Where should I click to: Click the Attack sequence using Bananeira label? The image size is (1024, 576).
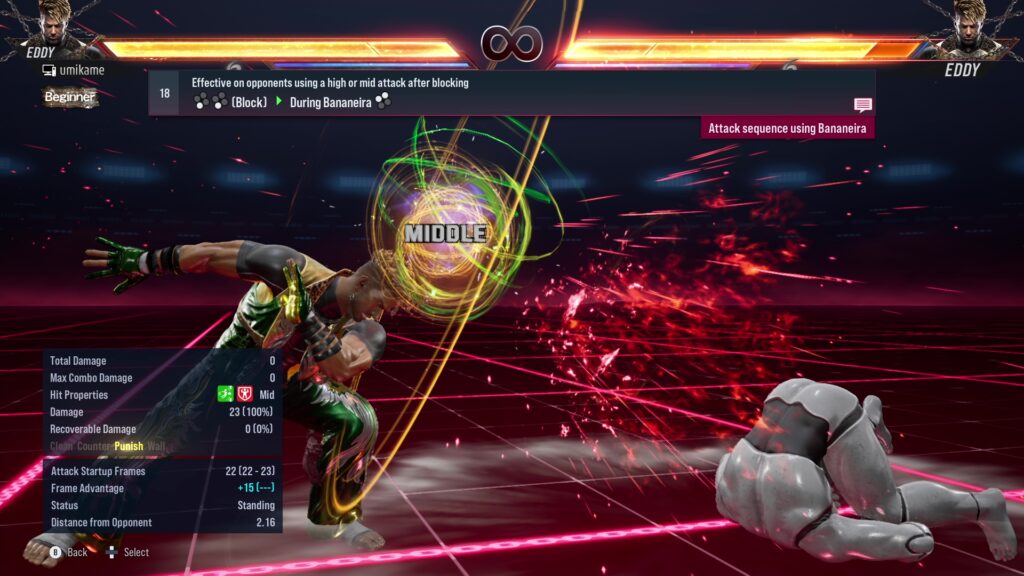pyautogui.click(x=788, y=128)
